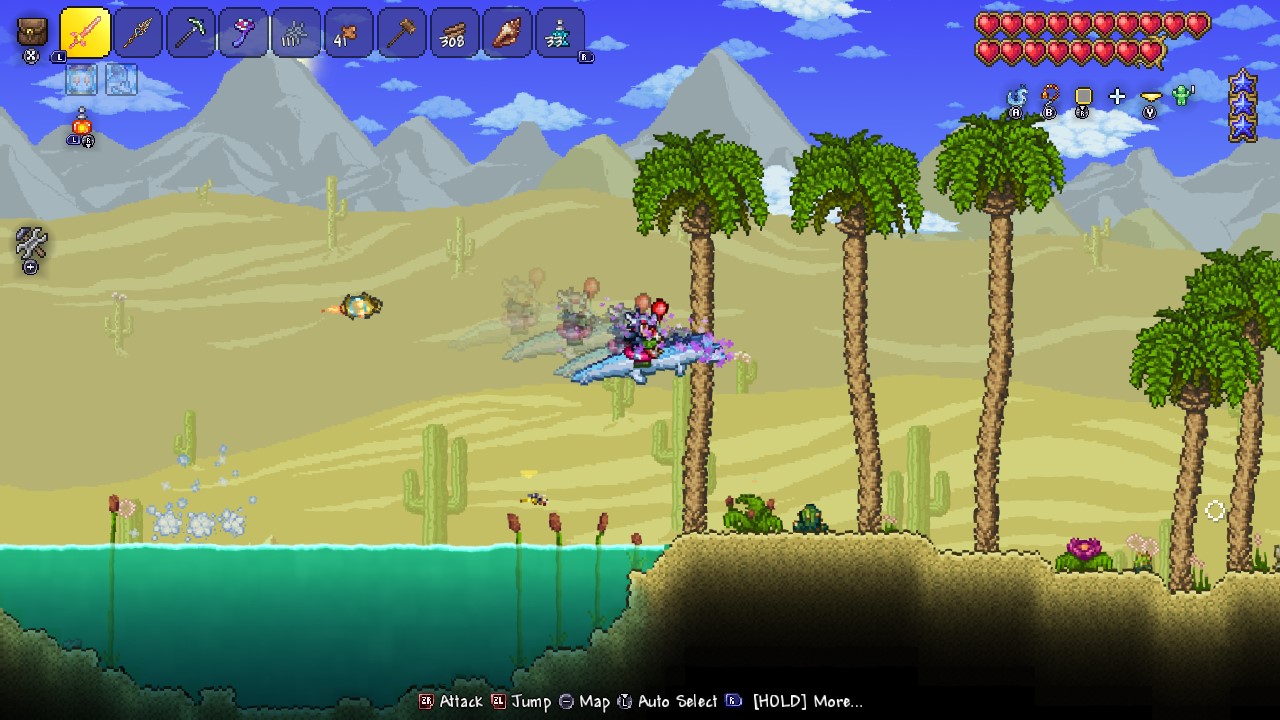Select the pickaxe in the hotbar
The width and height of the screenshot is (1280, 720).
190,33
